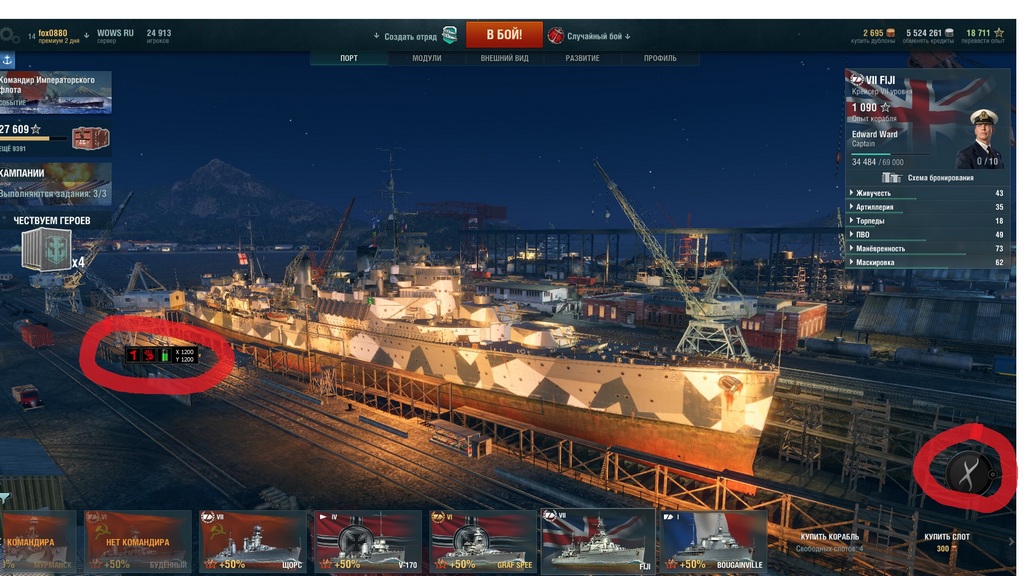Click the red В БОЙ! battle button
This screenshot has height=576, width=1024.
tap(504, 35)
